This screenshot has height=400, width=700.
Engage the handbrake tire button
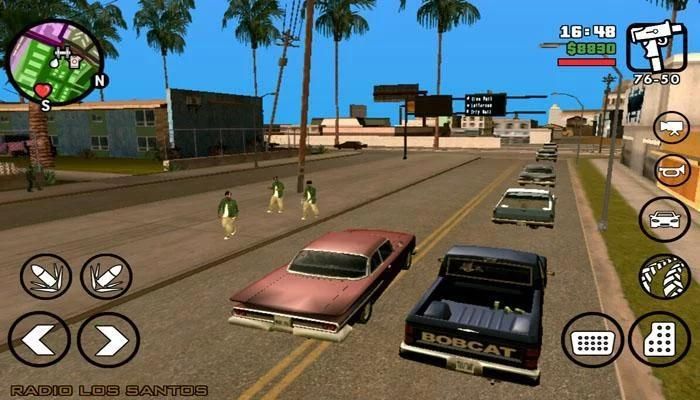pyautogui.click(x=664, y=277)
